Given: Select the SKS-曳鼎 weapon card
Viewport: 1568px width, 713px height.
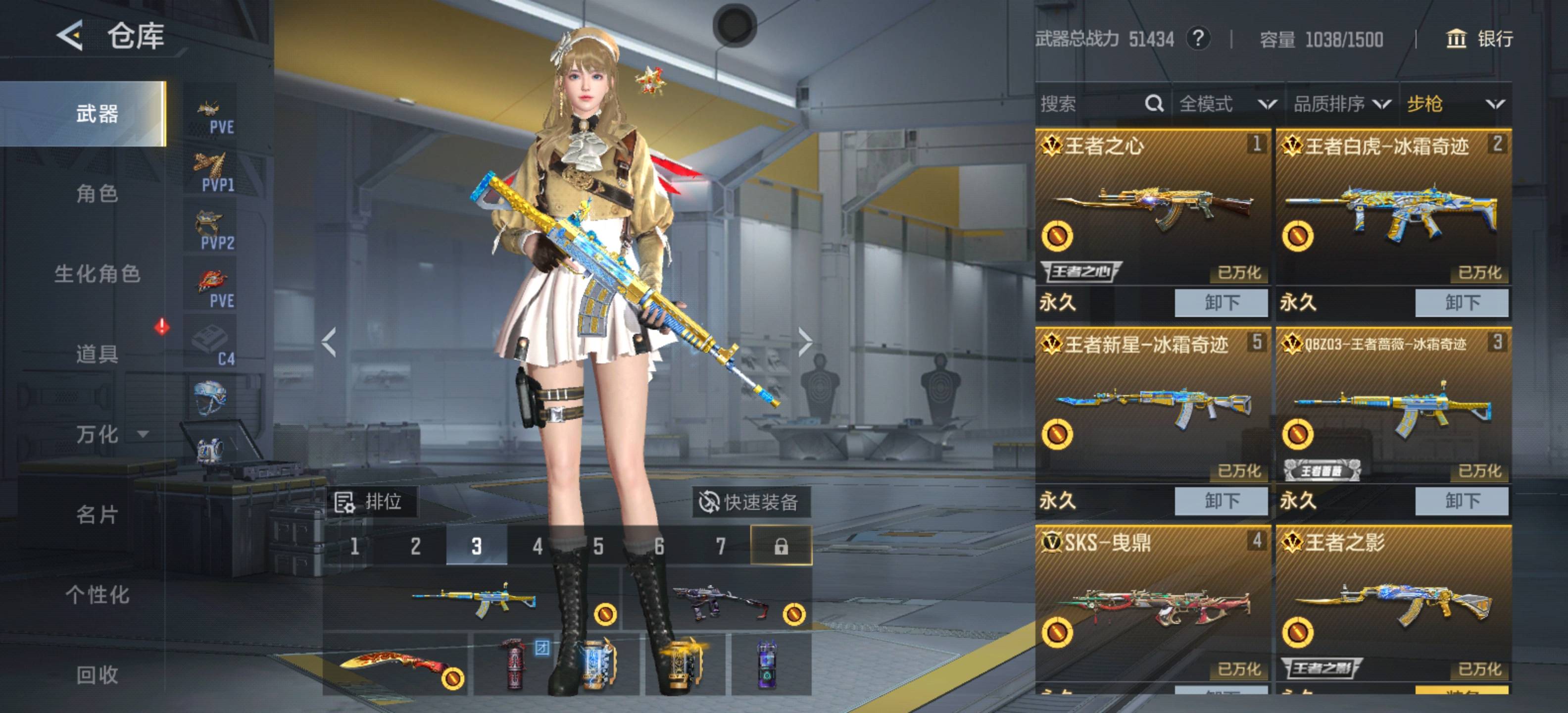Looking at the screenshot, I should coord(1152,603).
